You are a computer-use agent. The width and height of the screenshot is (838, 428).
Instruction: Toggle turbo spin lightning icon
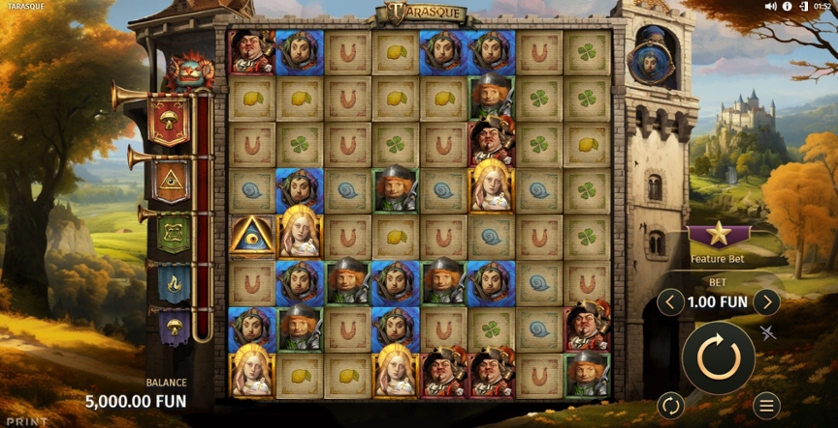[x=768, y=333]
